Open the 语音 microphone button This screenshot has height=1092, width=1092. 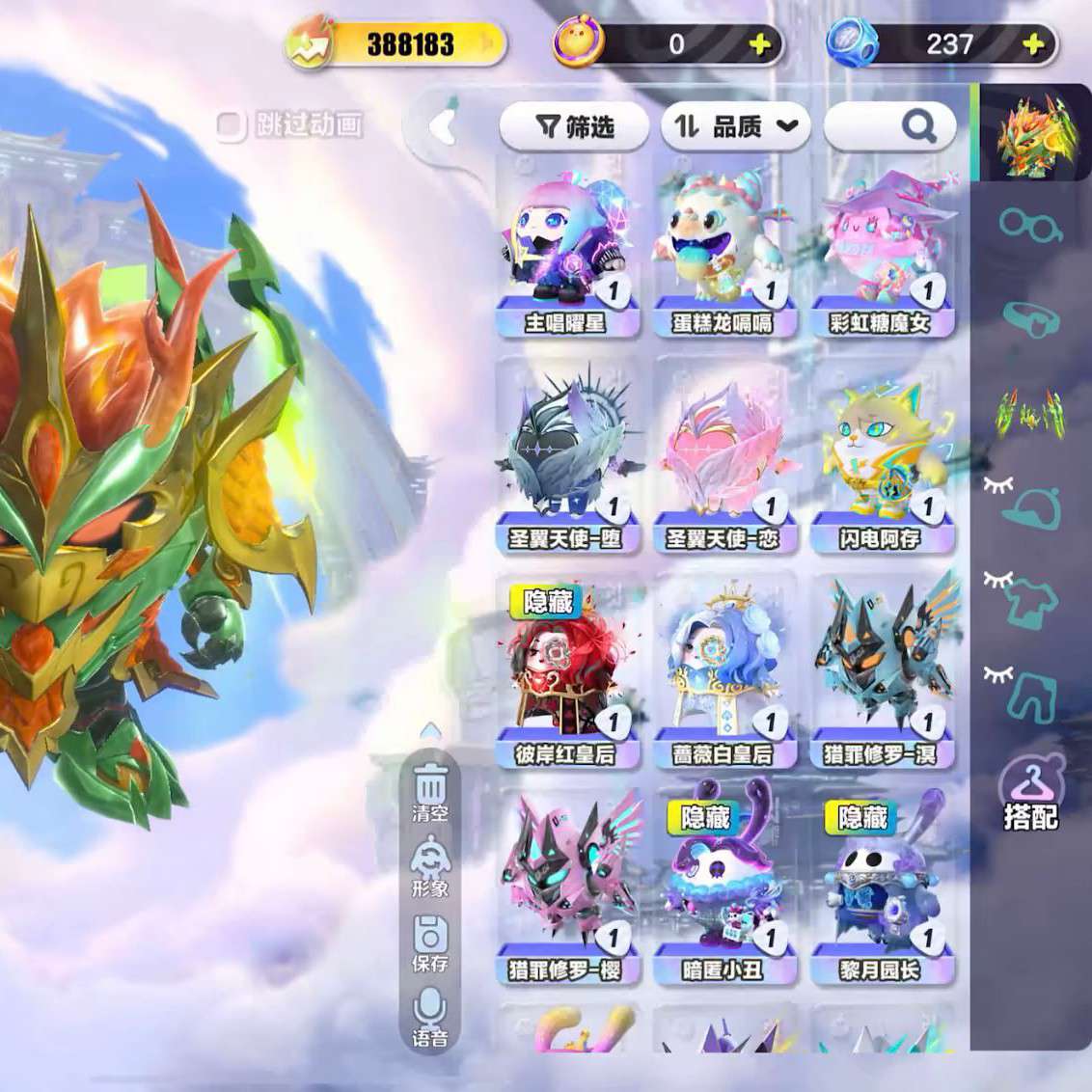430,1019
